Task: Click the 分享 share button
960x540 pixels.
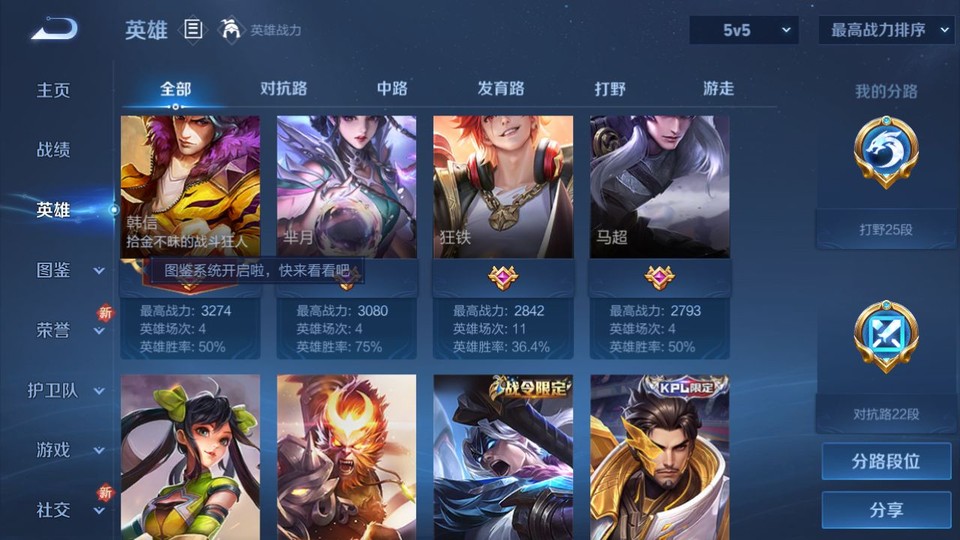Action: tap(886, 510)
